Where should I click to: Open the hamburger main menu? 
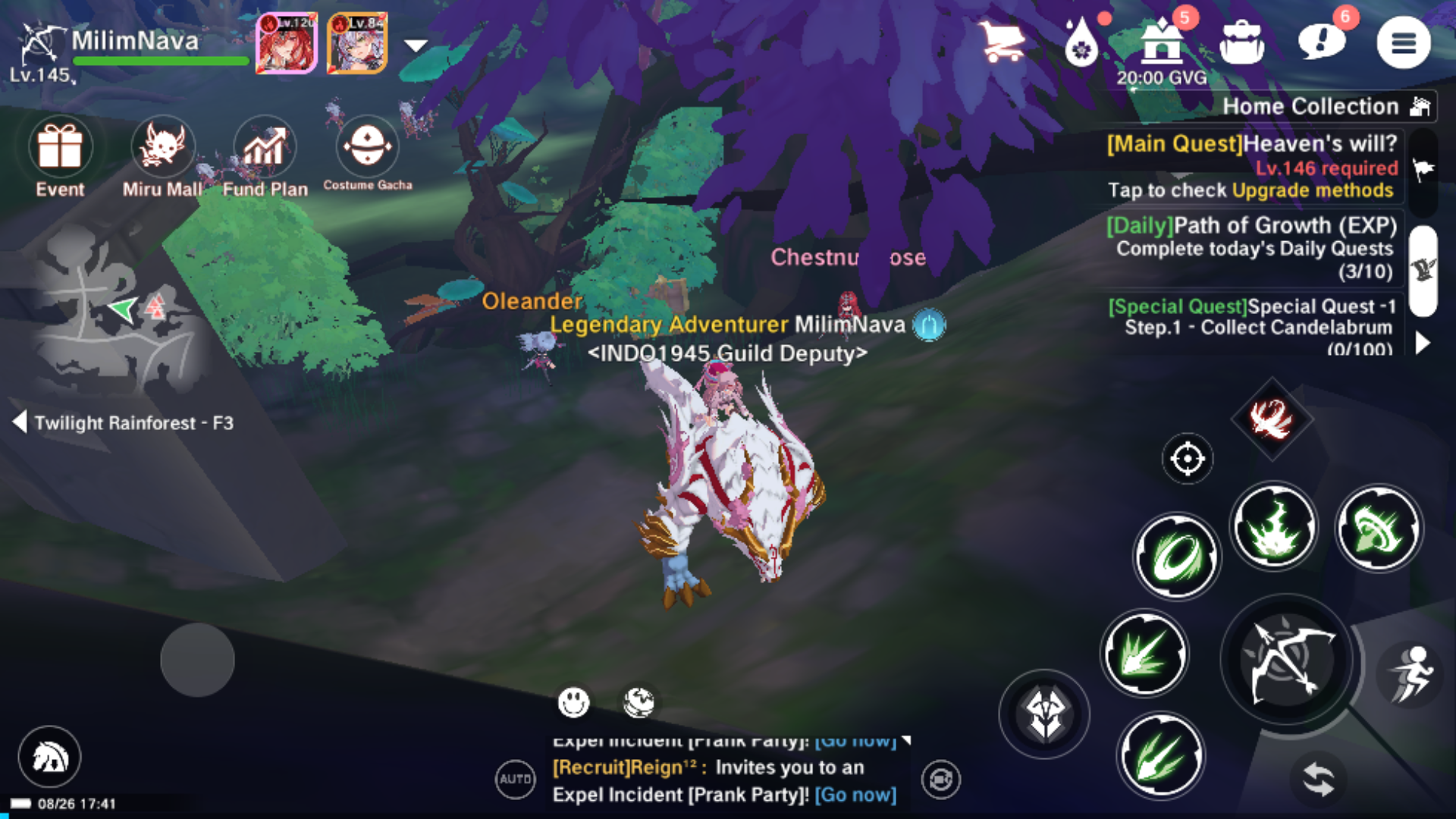pos(1403,43)
